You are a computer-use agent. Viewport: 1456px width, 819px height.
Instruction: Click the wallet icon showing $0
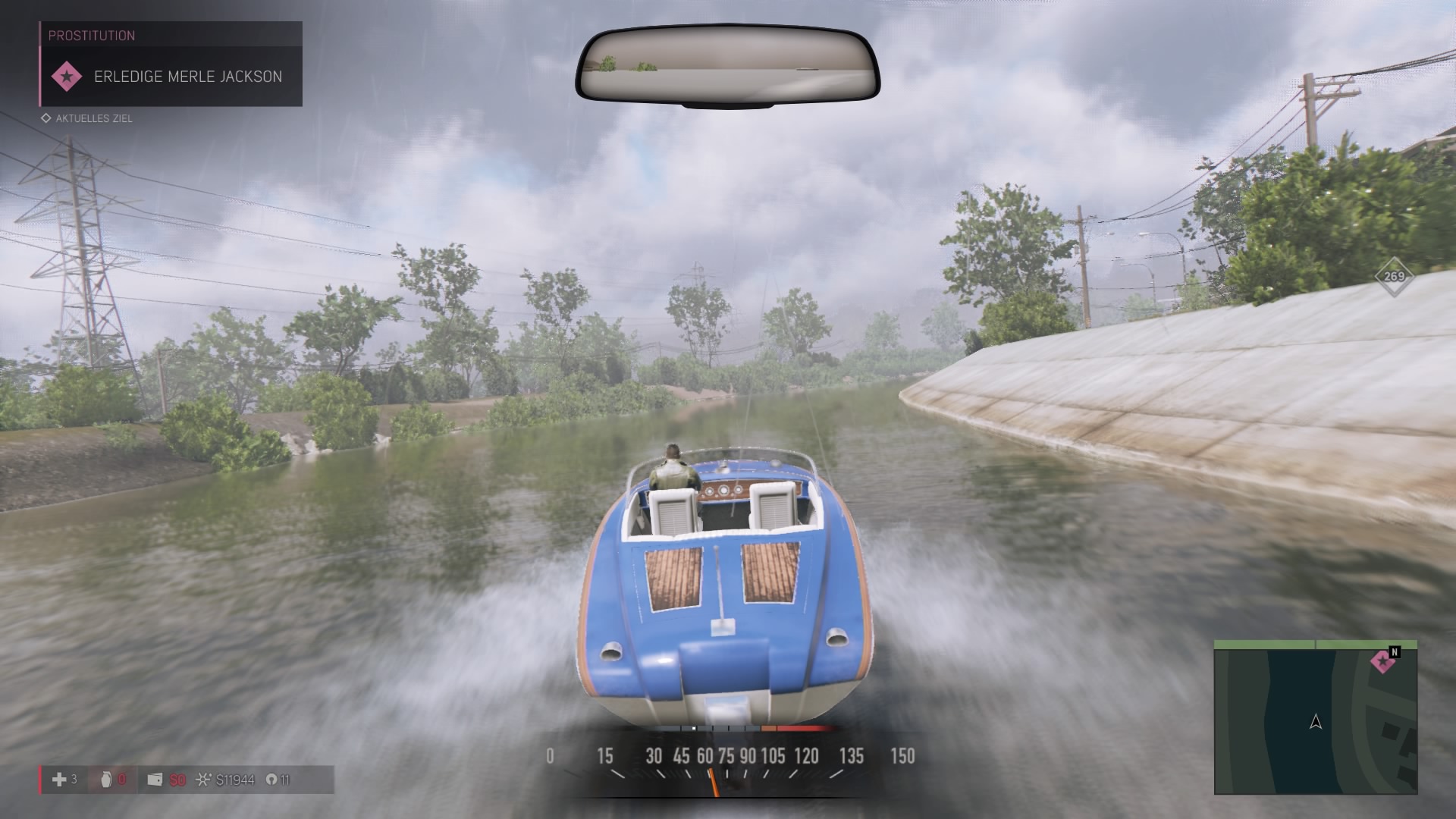coord(155,780)
